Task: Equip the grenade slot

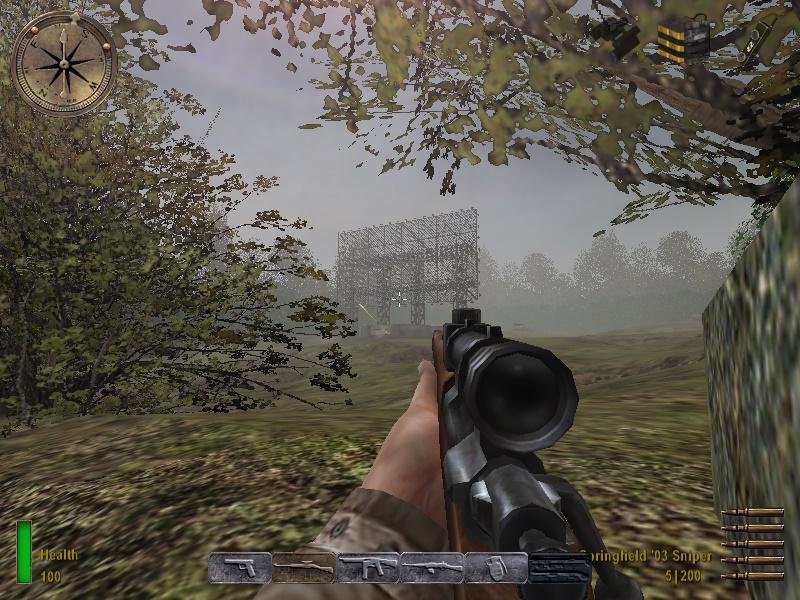Action: coord(496,567)
